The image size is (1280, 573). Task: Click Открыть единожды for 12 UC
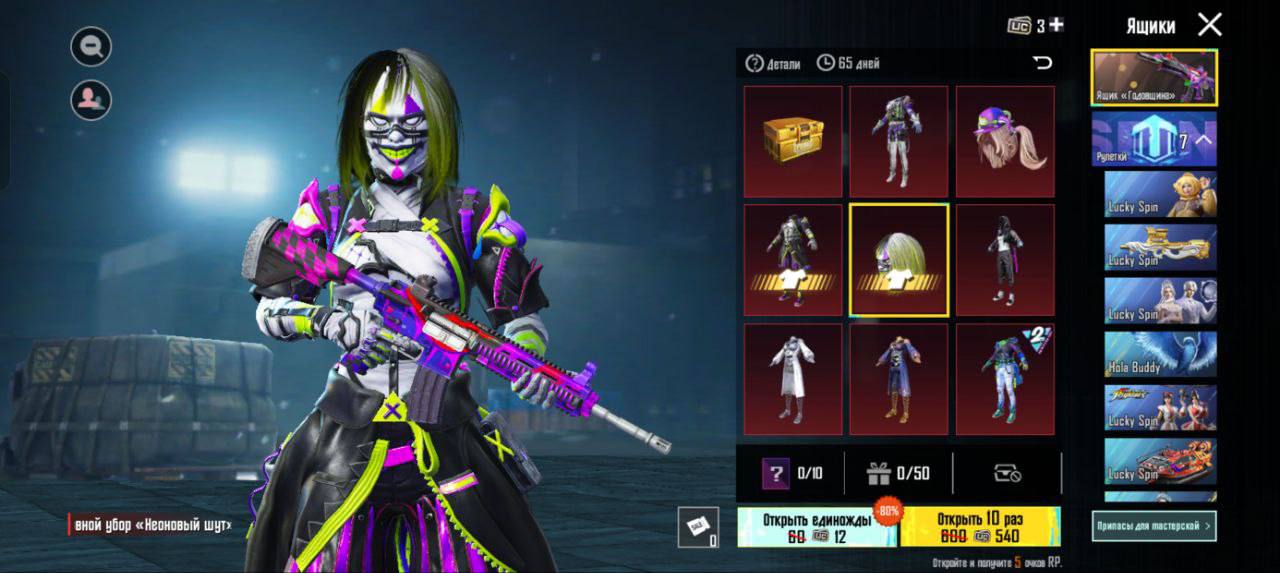point(817,527)
